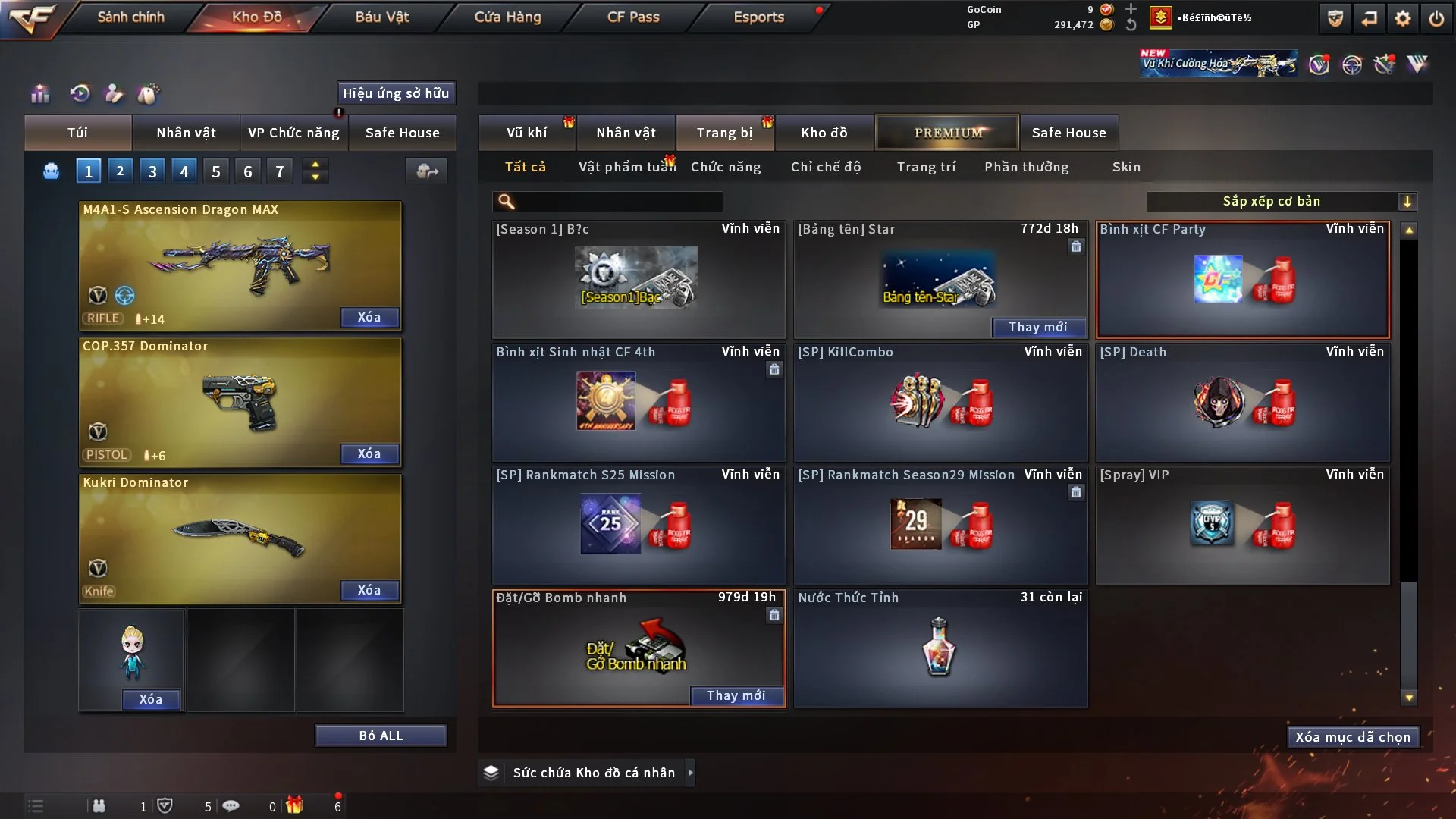1456x819 pixels.
Task: Open the Sắp xếp cơ bản sort dropdown
Action: coord(1281,201)
